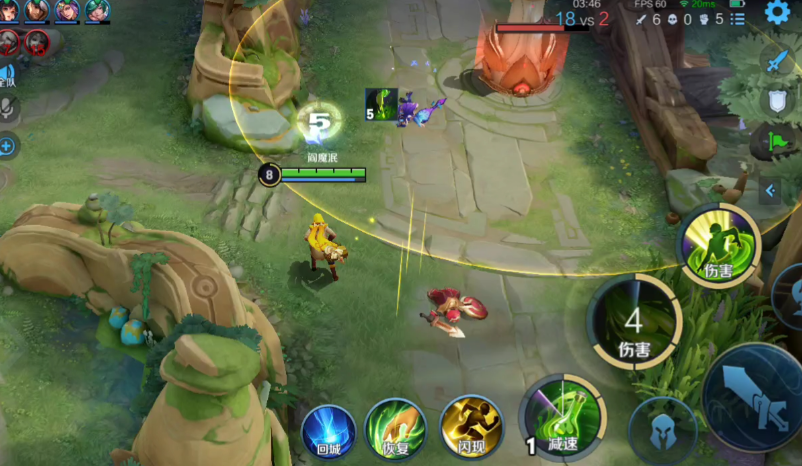
Task: Send the shield retreat signal
Action: pos(777,101)
